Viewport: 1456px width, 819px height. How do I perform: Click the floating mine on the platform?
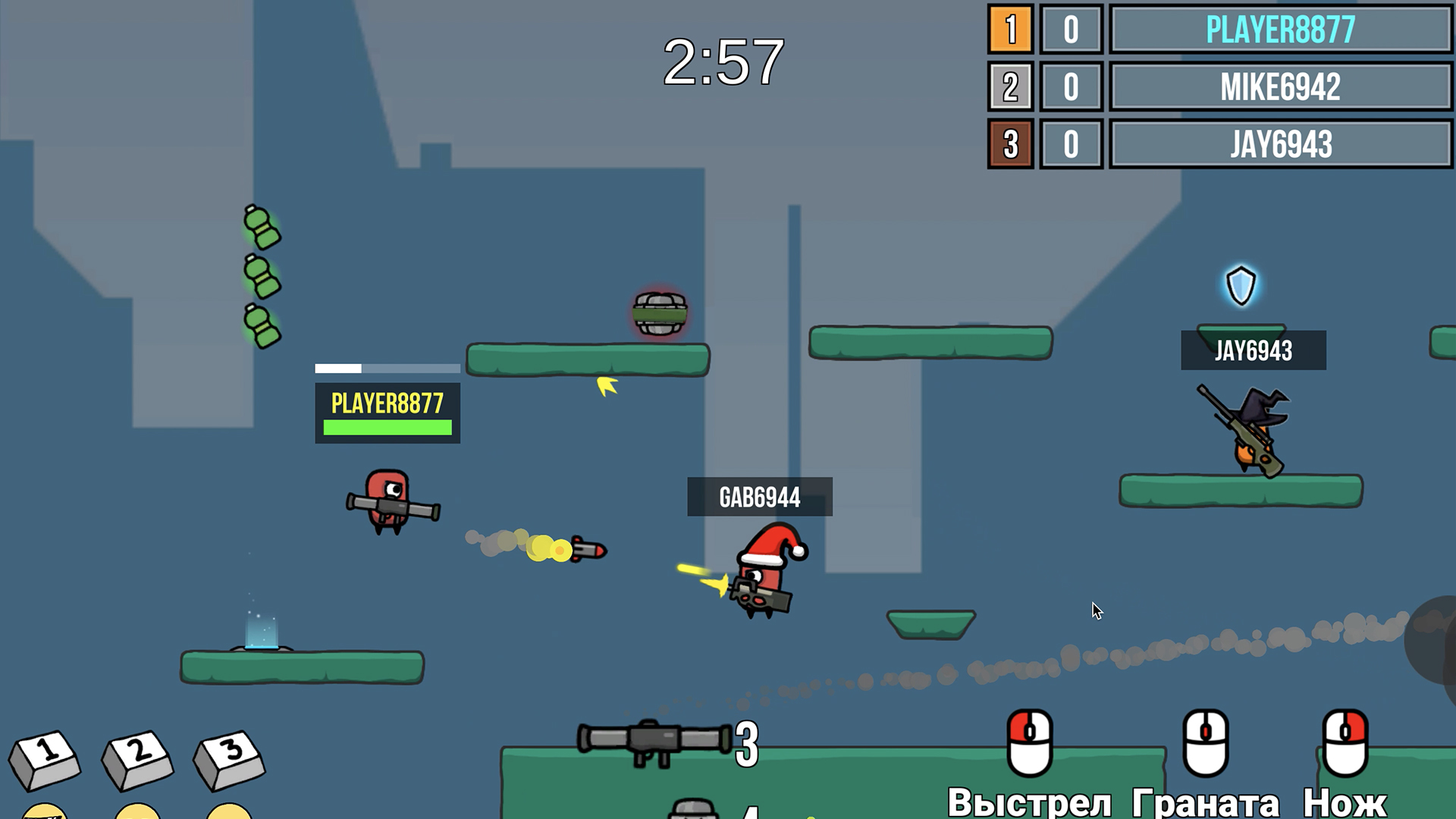click(x=659, y=312)
